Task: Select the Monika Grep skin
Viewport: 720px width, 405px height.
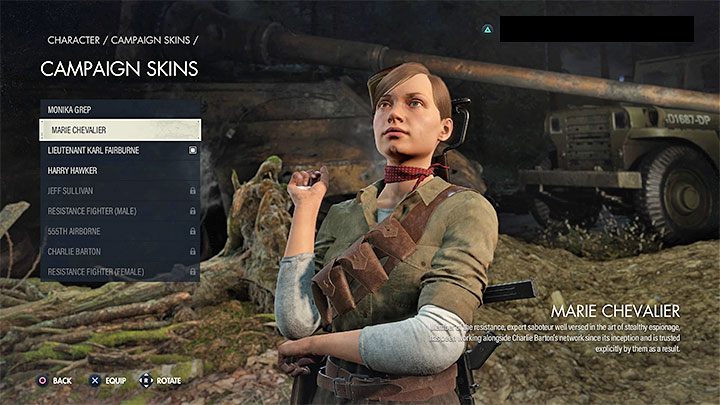Action: pyautogui.click(x=120, y=109)
